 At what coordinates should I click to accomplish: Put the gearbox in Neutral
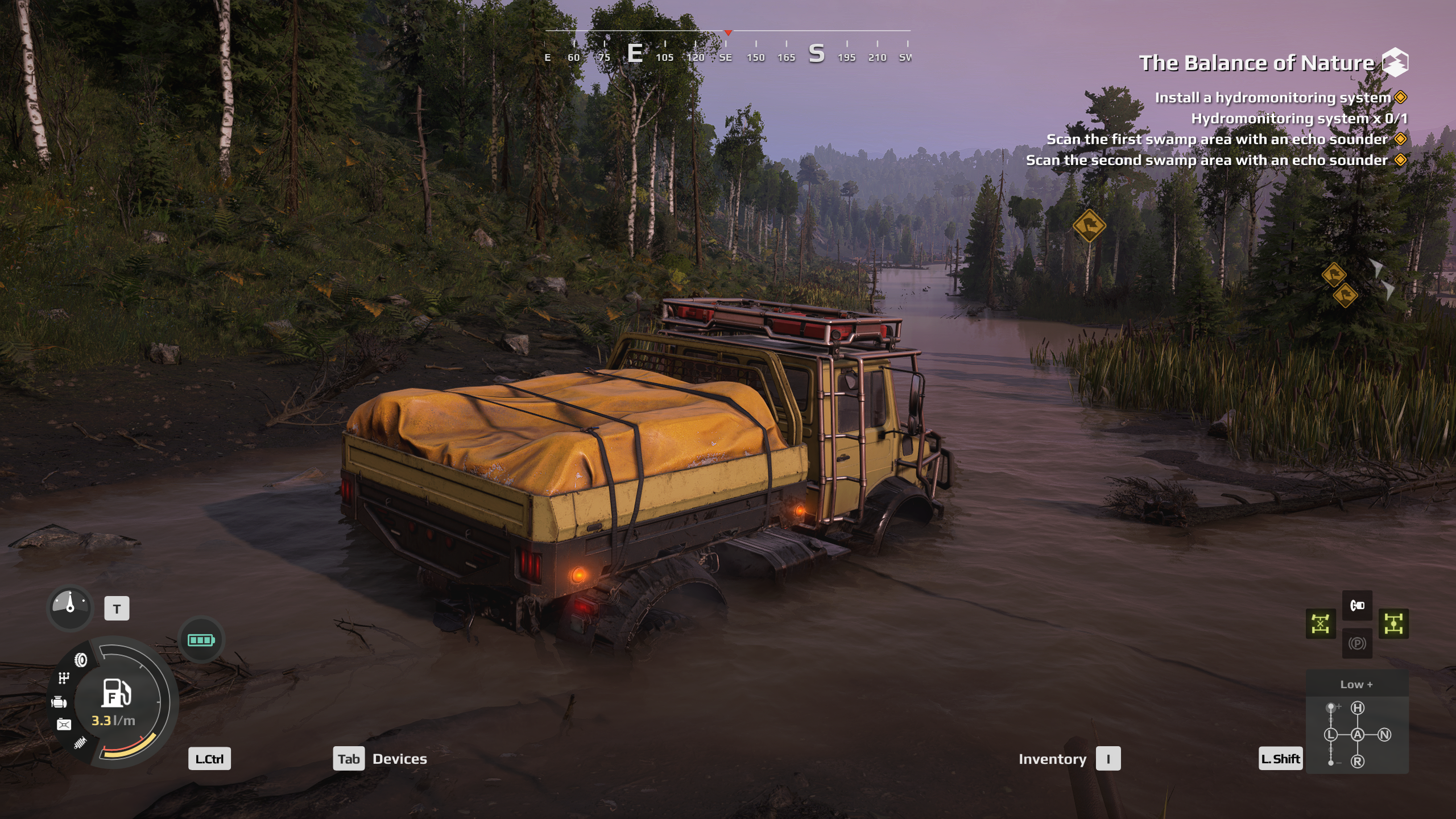pyautogui.click(x=1384, y=735)
